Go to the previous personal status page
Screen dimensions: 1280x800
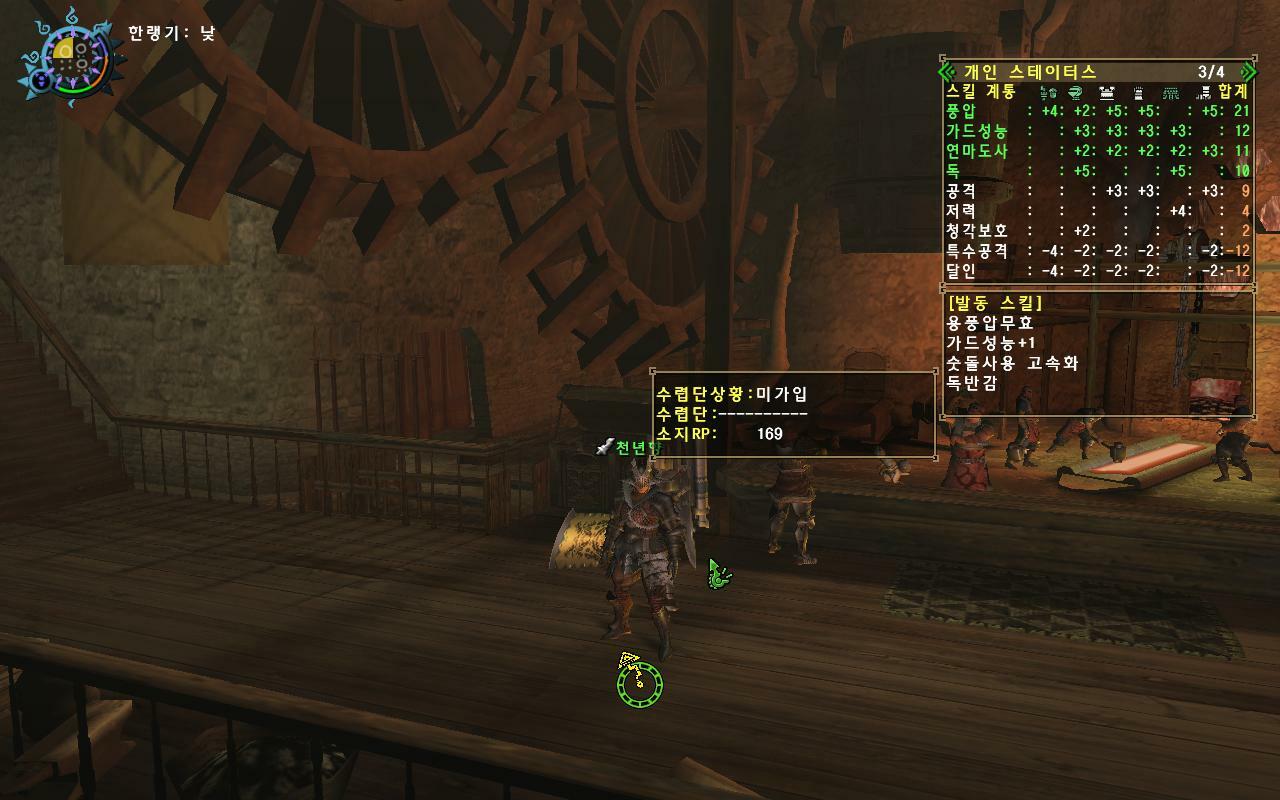point(947,72)
